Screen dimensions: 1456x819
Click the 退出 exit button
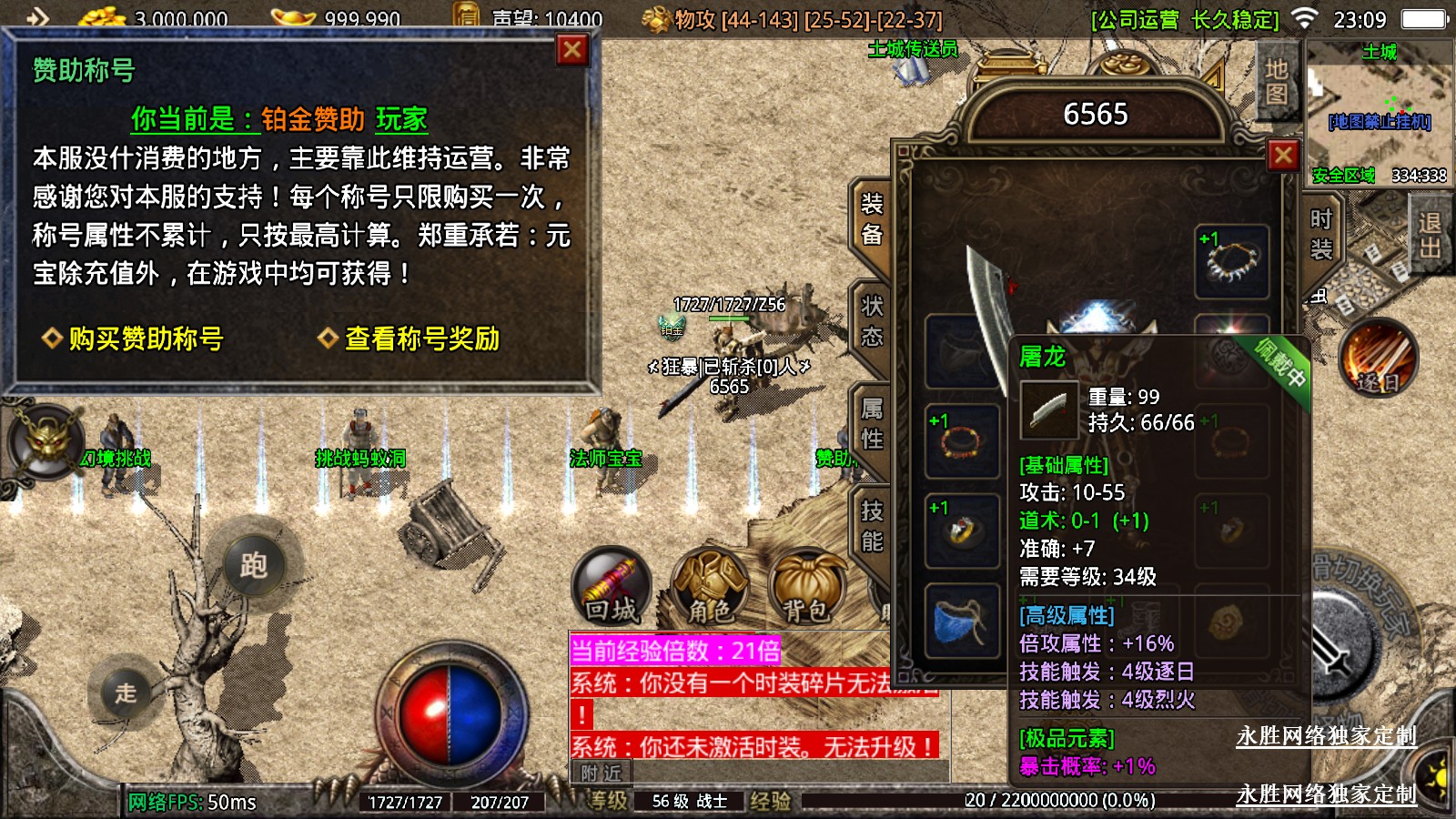[1430, 235]
